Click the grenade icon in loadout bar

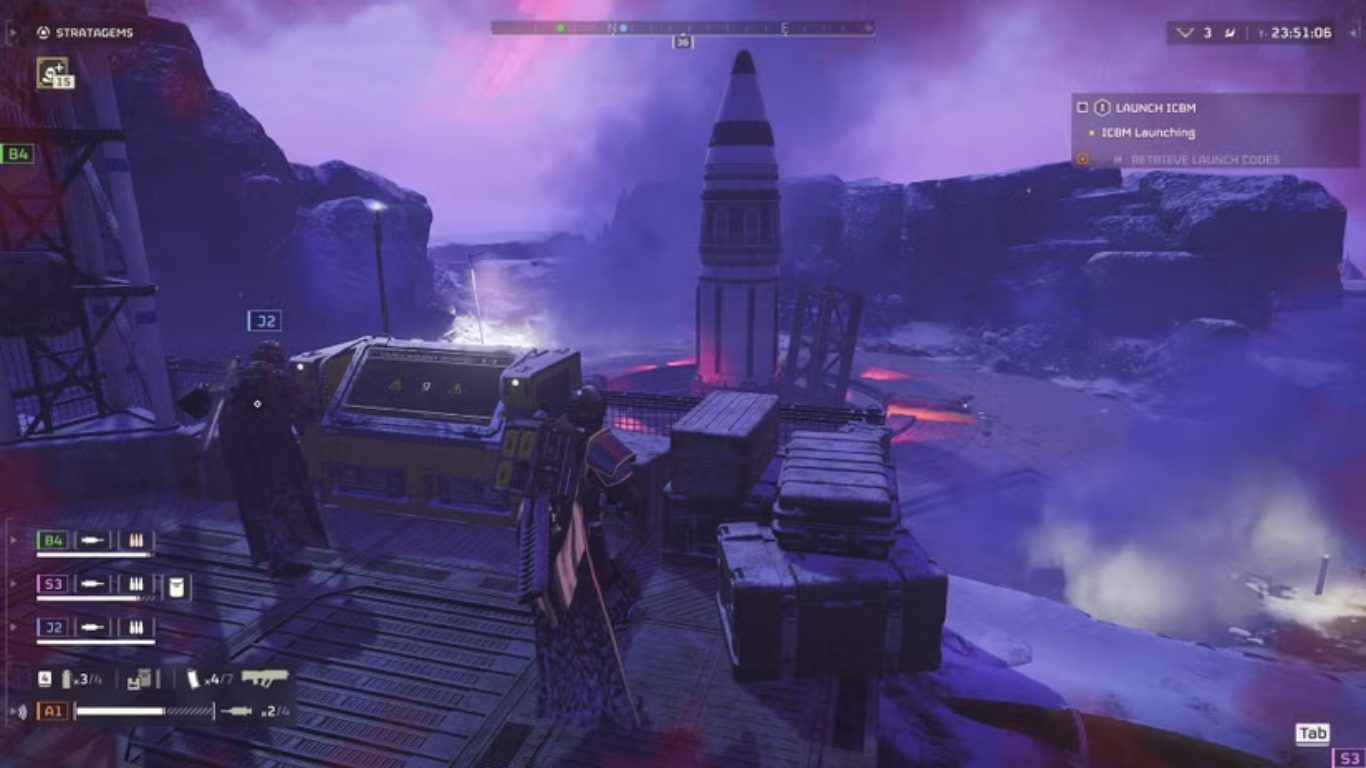point(66,680)
